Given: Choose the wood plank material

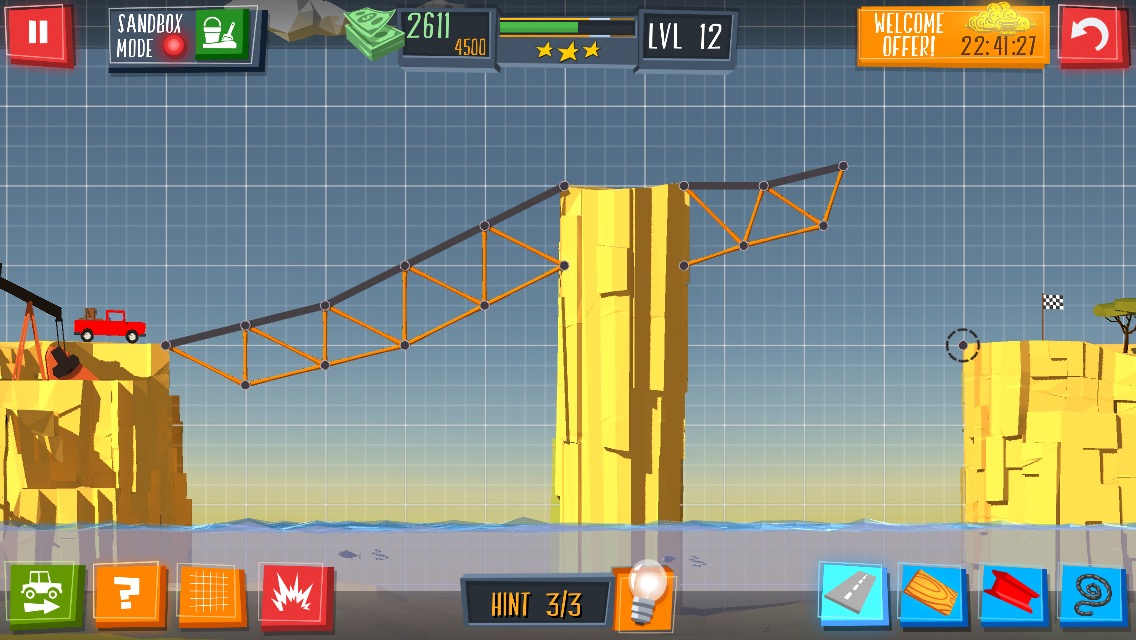Looking at the screenshot, I should pyautogui.click(x=932, y=594).
